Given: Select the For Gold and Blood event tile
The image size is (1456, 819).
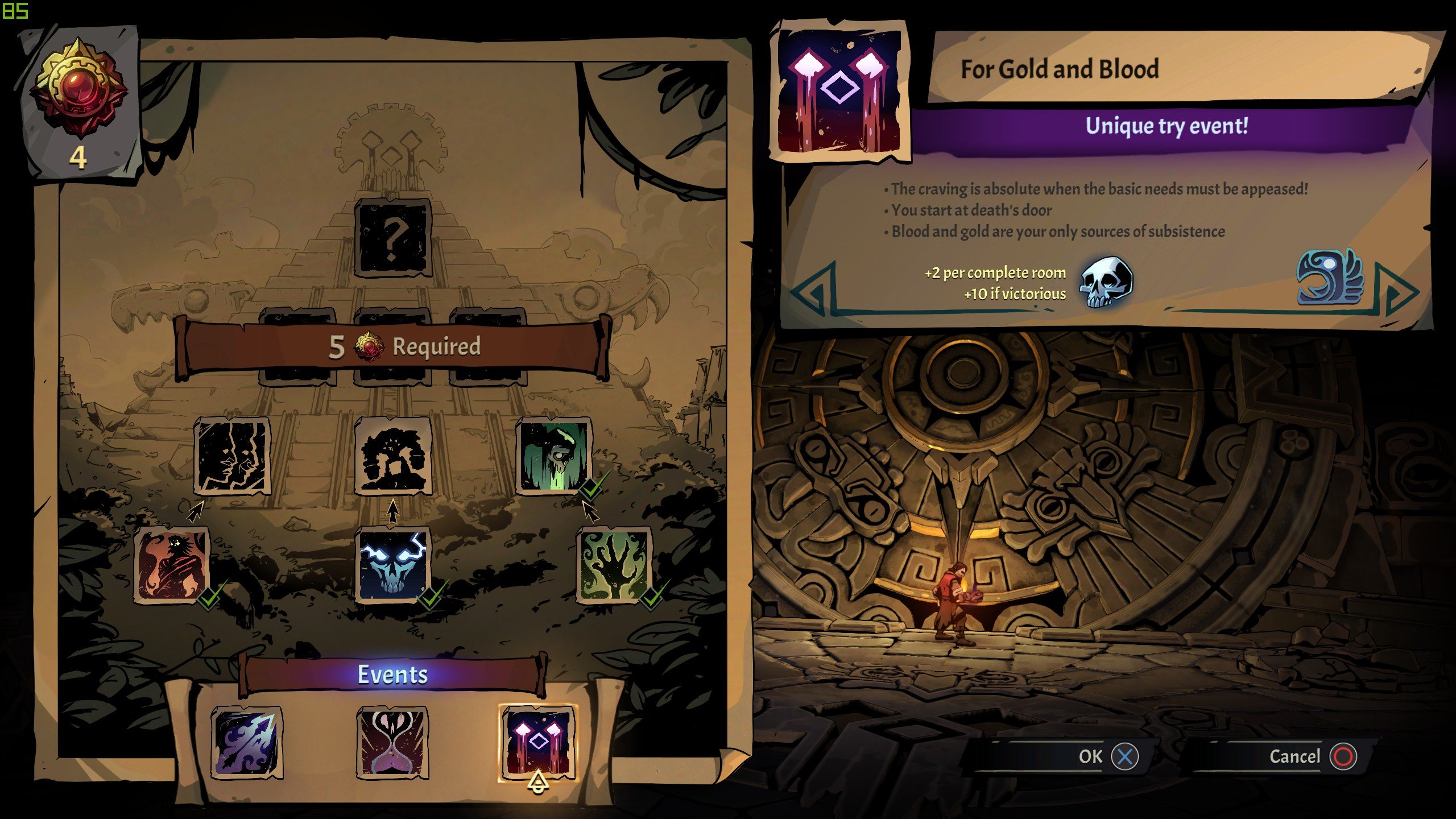Looking at the screenshot, I should tap(537, 742).
